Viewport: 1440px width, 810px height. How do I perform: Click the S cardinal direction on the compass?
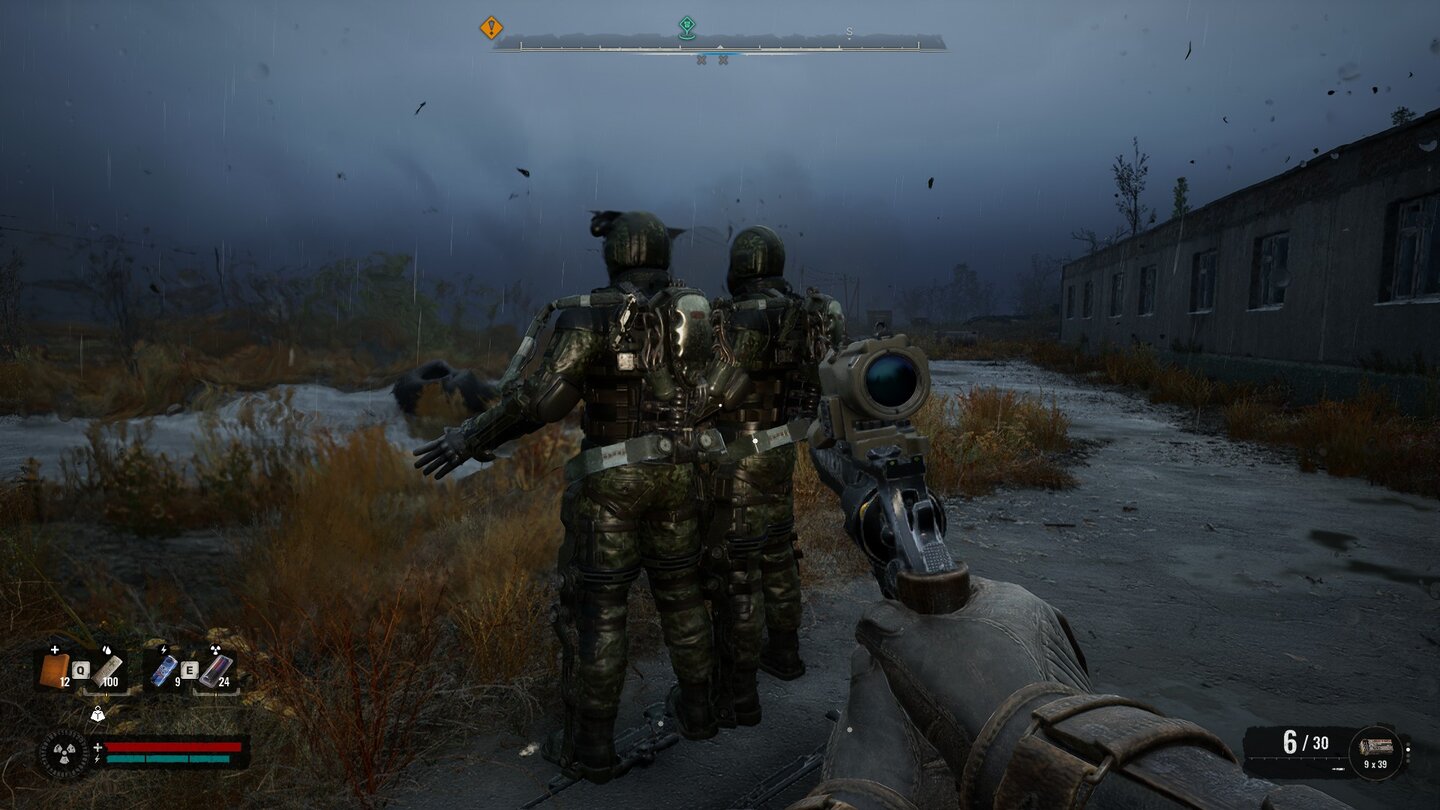(x=849, y=31)
